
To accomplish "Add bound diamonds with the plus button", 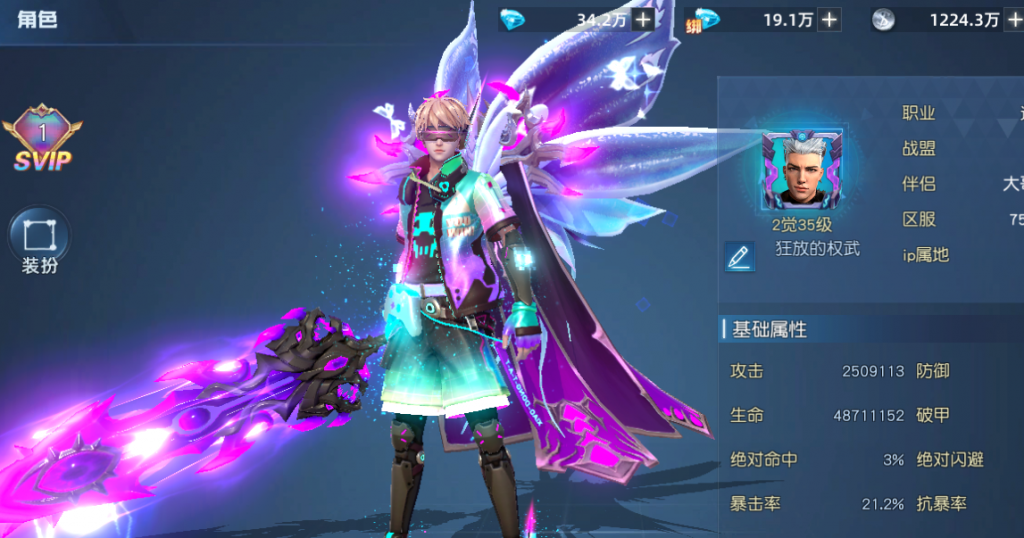I will pos(829,19).
